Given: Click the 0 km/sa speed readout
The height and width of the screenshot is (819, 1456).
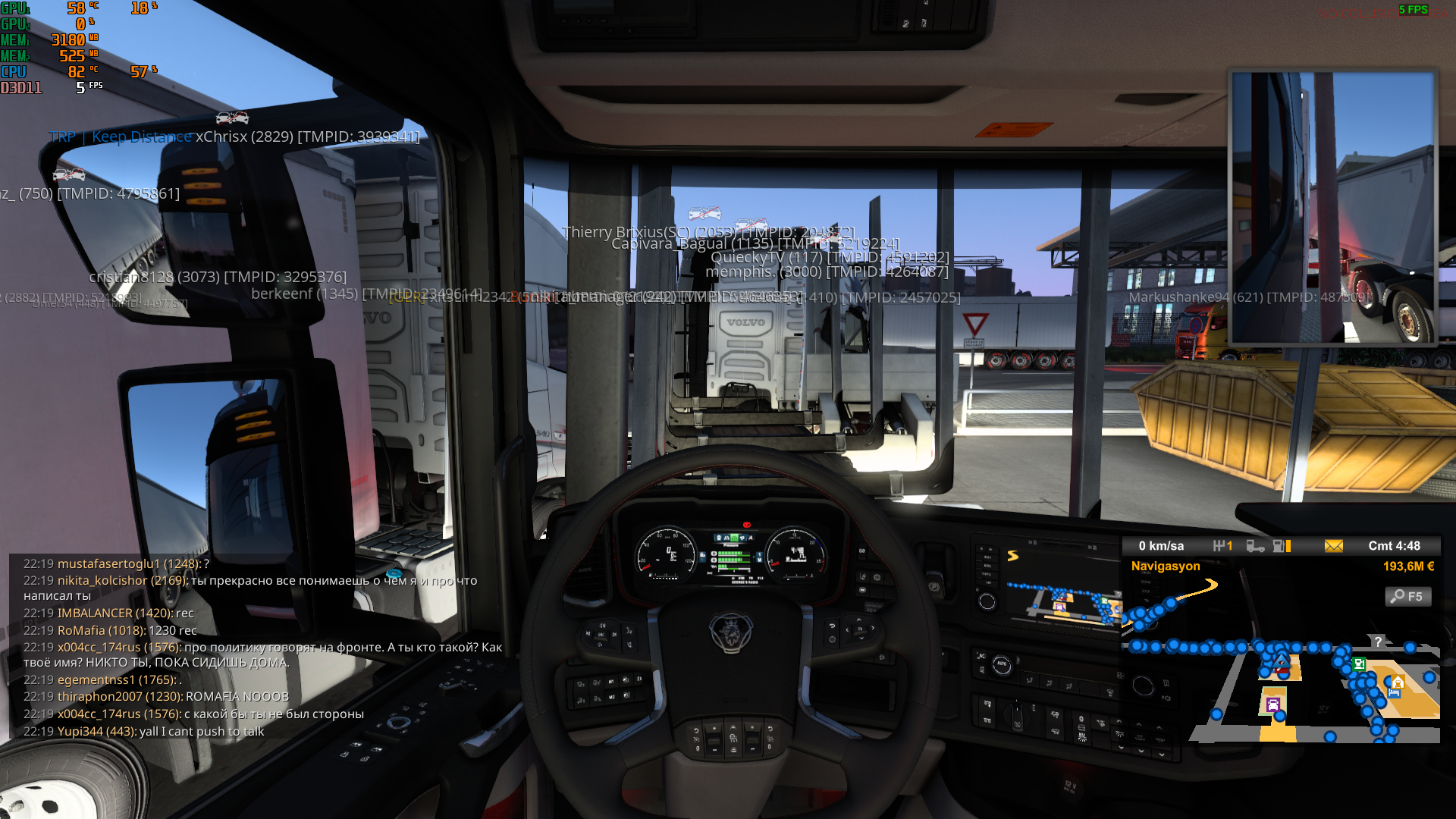Looking at the screenshot, I should coord(1163,545).
